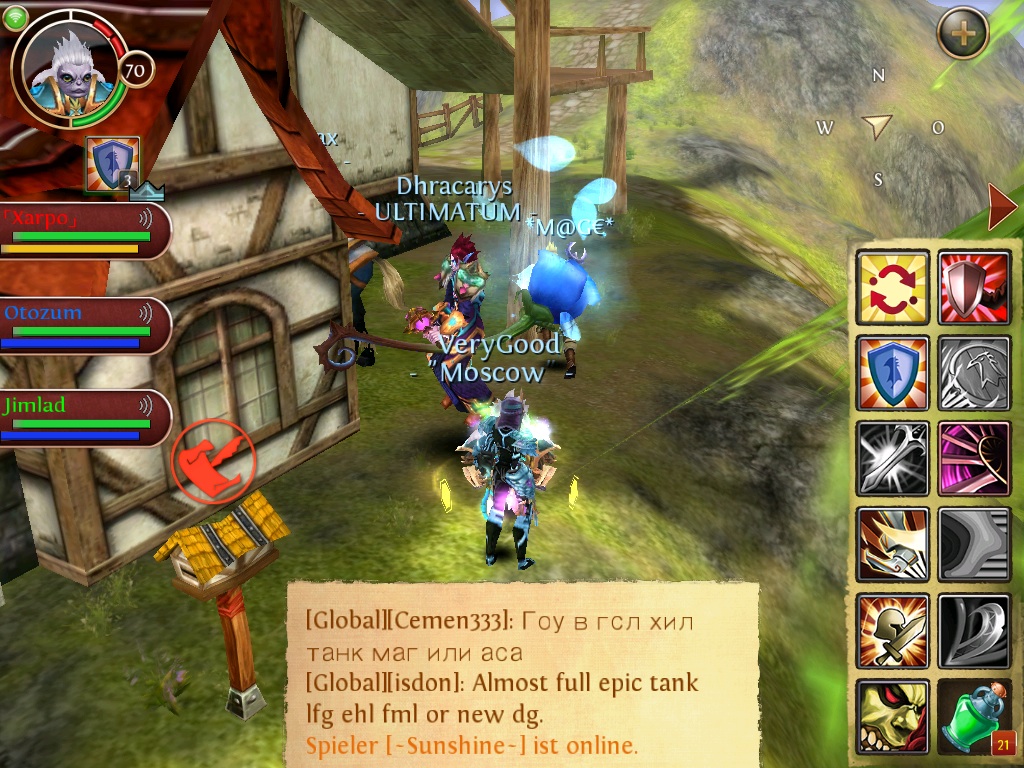Tap the gold plus button
Image resolution: width=1024 pixels, height=768 pixels.
(963, 33)
